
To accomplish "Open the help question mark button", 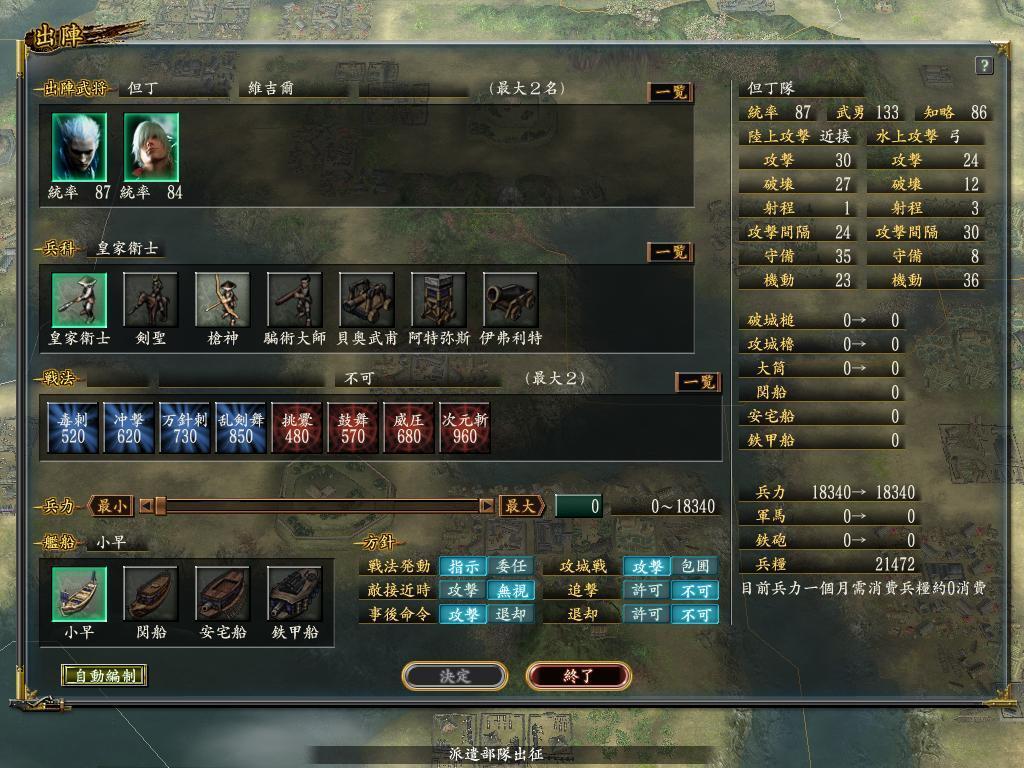I will [x=983, y=66].
